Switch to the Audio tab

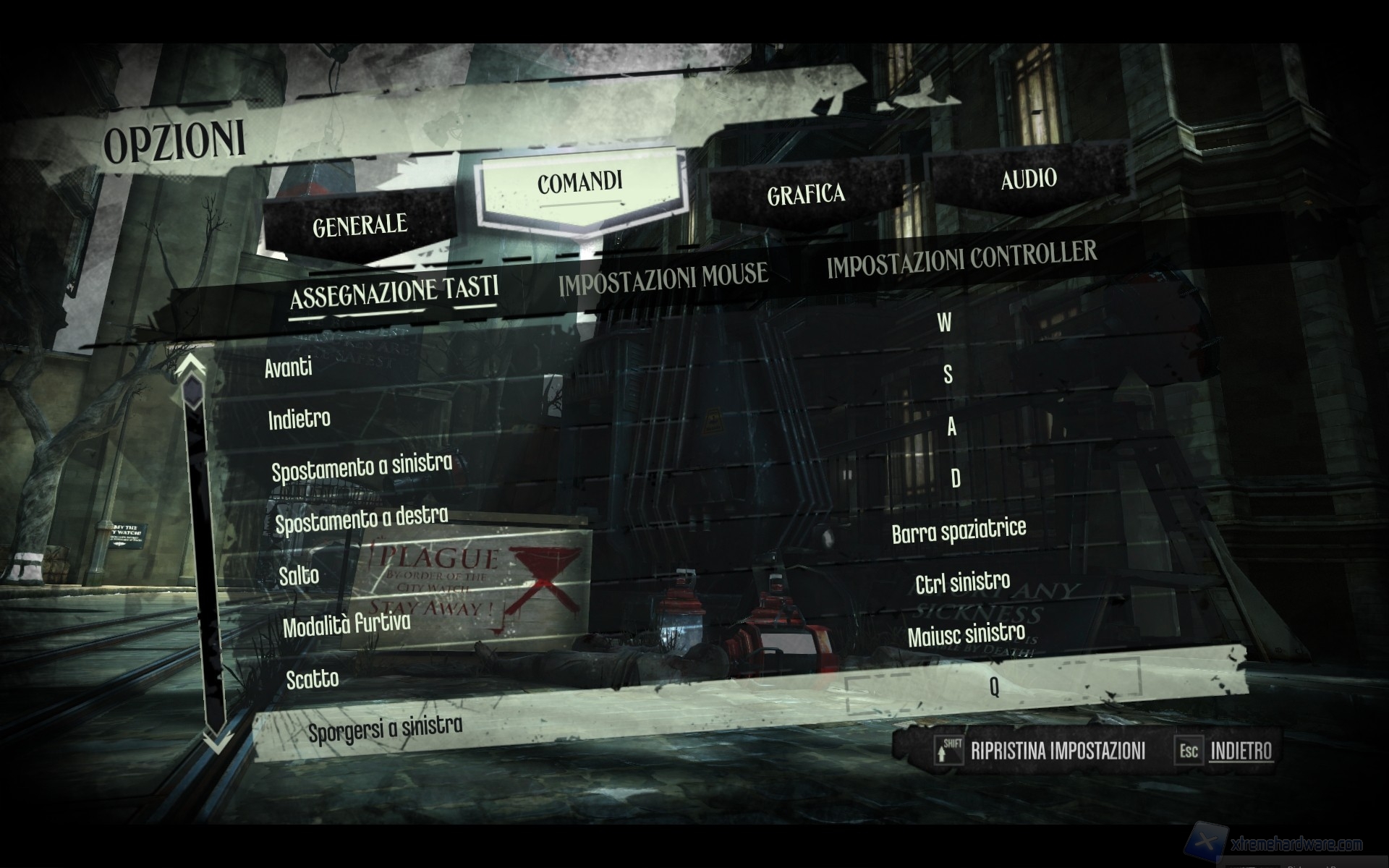(1028, 179)
